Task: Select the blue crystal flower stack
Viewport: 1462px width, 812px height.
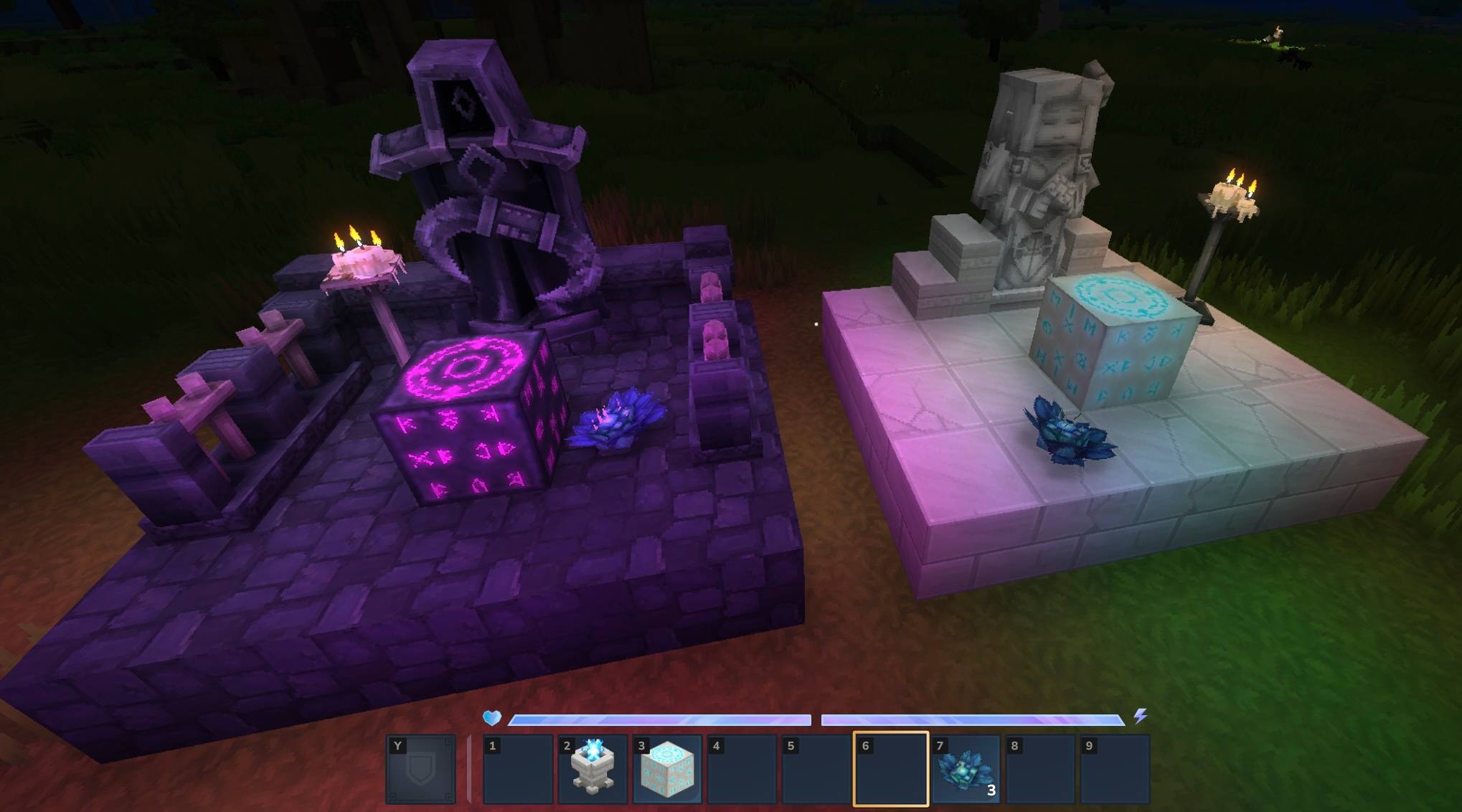Action: pos(966,769)
